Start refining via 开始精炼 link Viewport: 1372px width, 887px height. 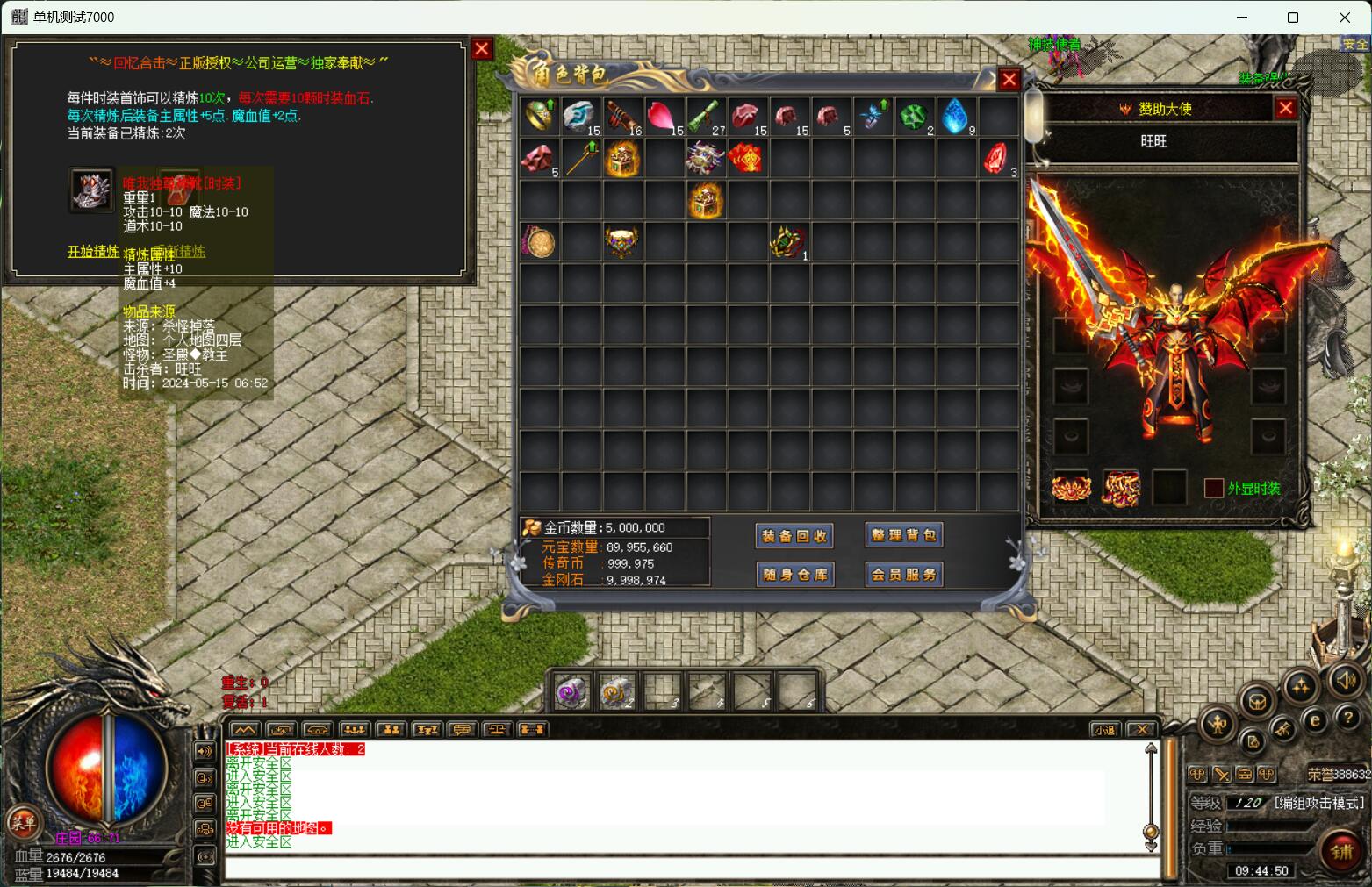tap(93, 252)
